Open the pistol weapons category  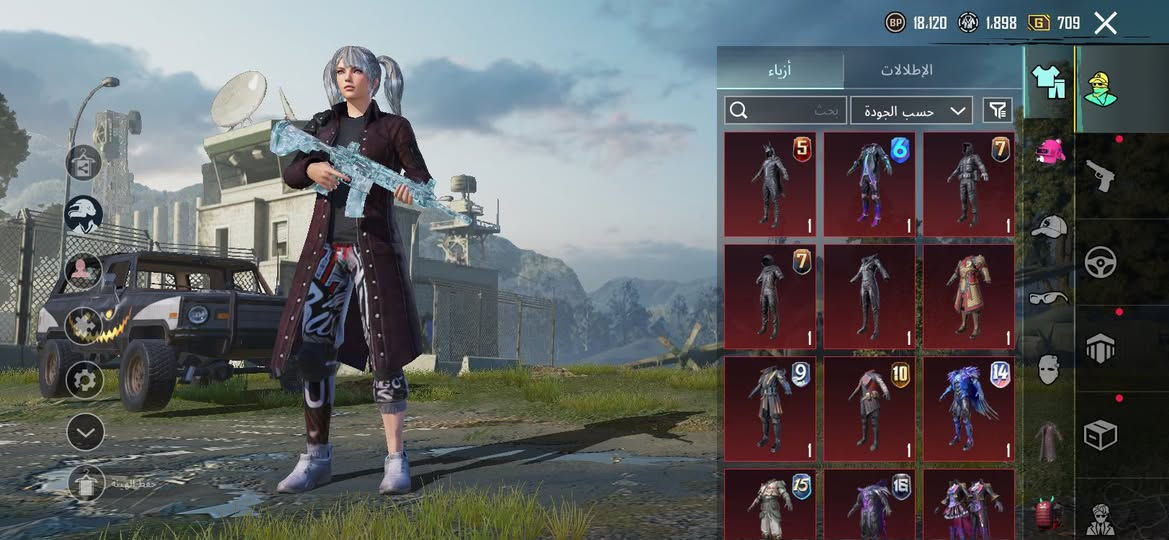[x=1101, y=176]
